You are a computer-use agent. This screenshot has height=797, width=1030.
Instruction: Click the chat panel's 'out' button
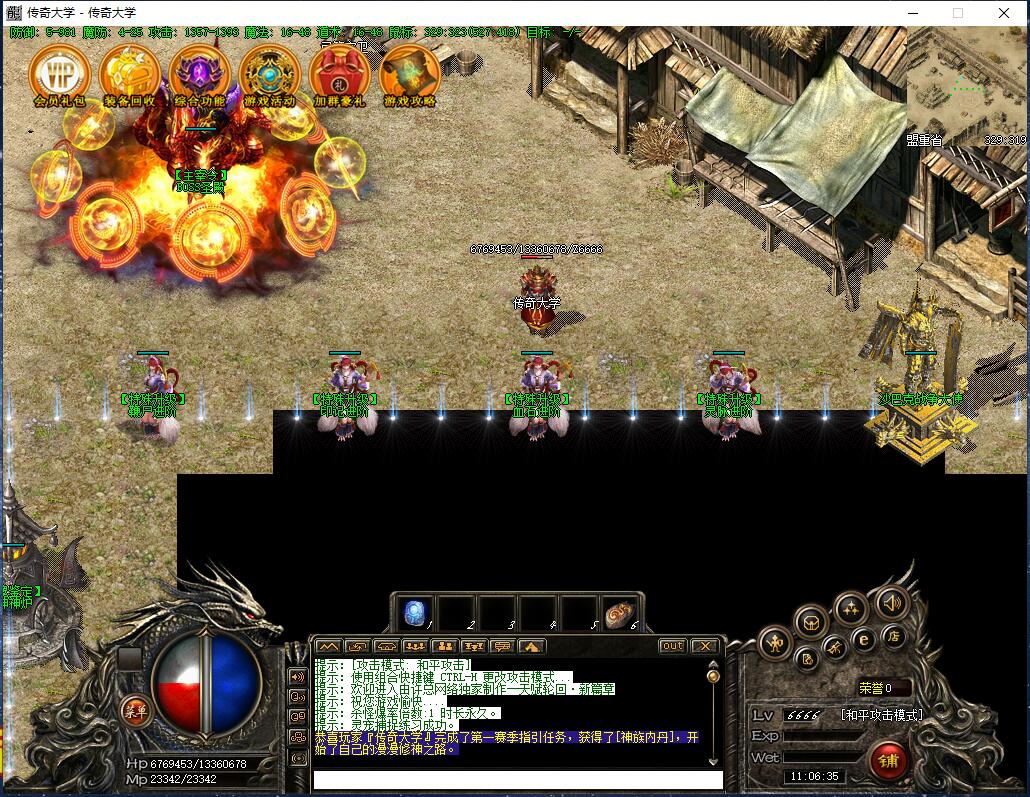pos(672,646)
